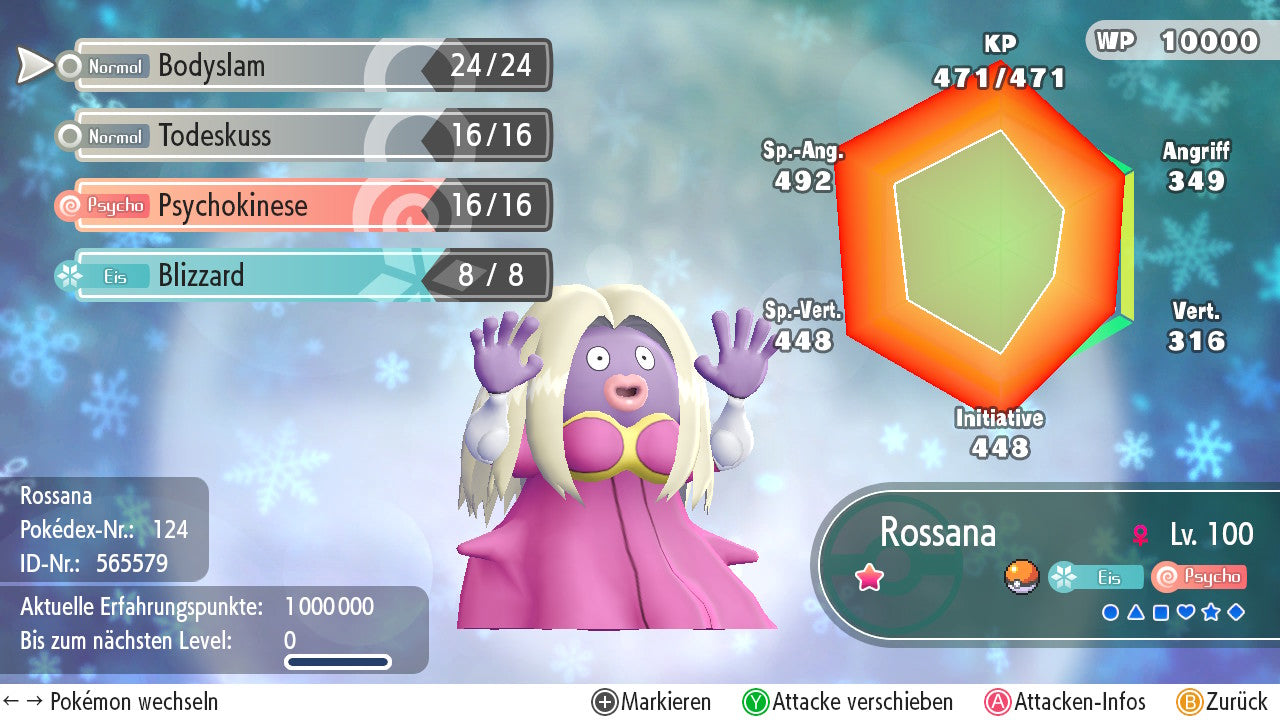Switch Pokémon via Pokémon wechseln
Screen dimensions: 1280x720
(110, 702)
